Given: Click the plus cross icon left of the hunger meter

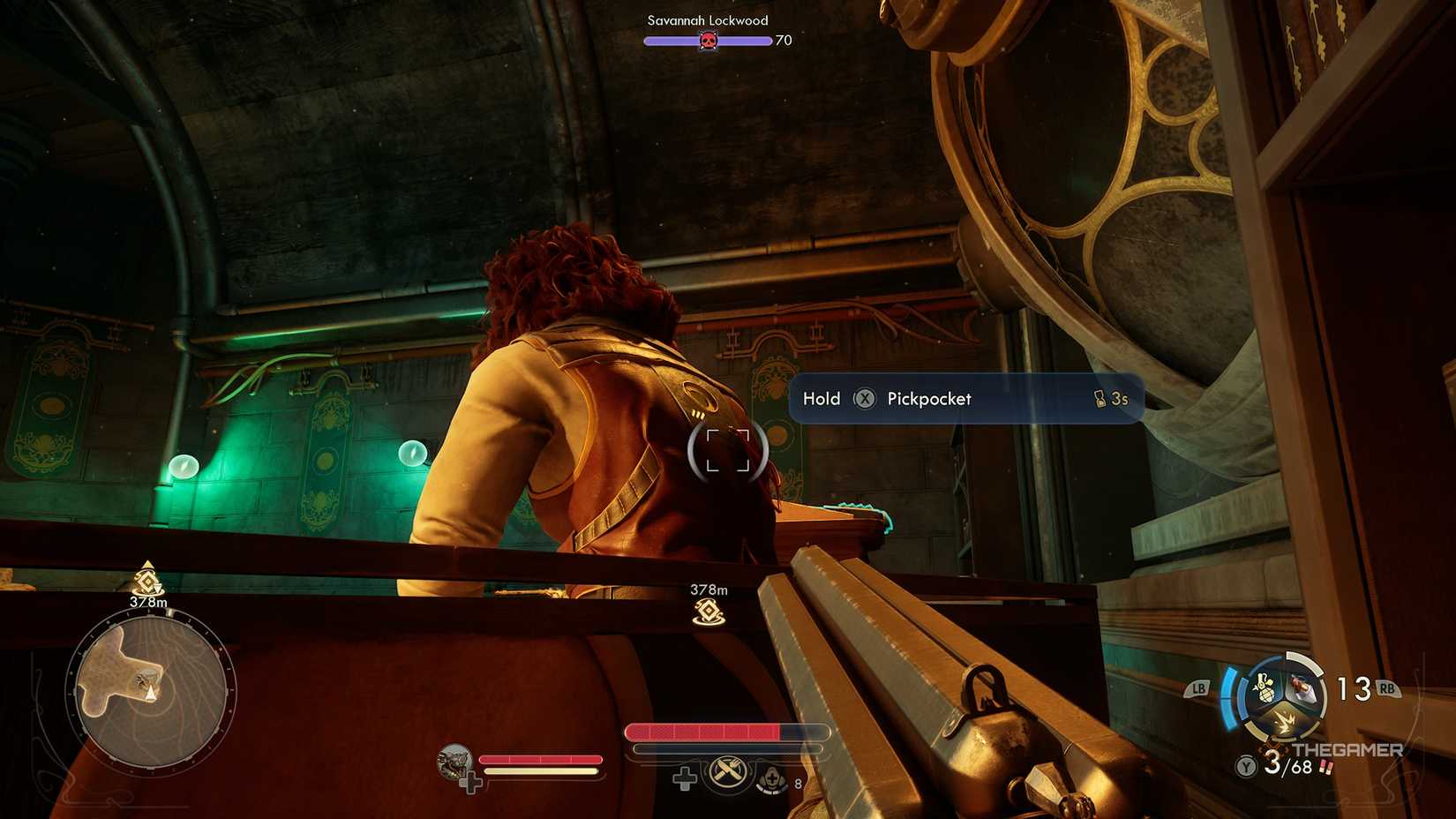Looking at the screenshot, I should 686,780.
